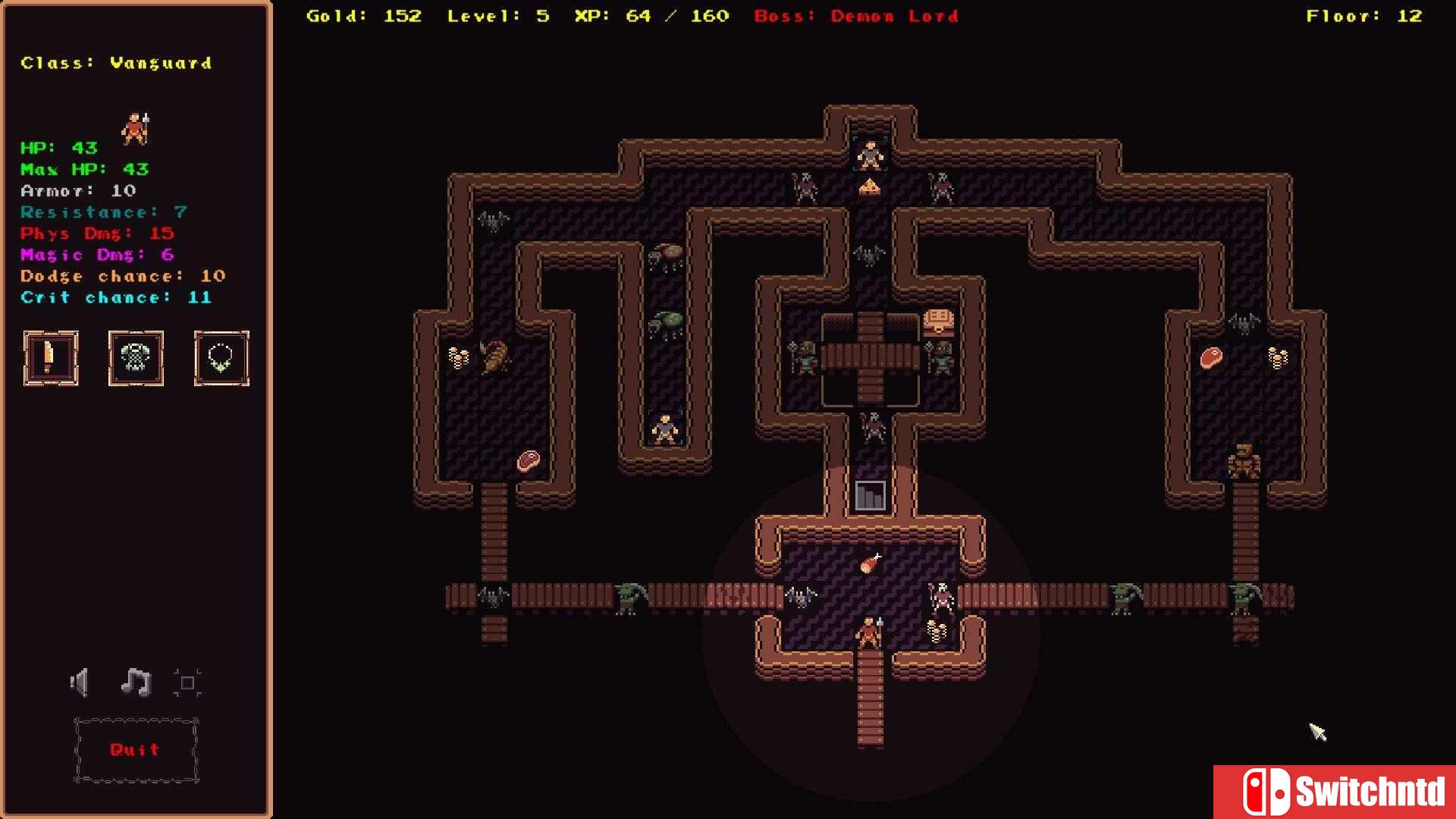
Task: Select the equipped dagger weapon slot
Action: click(x=50, y=358)
